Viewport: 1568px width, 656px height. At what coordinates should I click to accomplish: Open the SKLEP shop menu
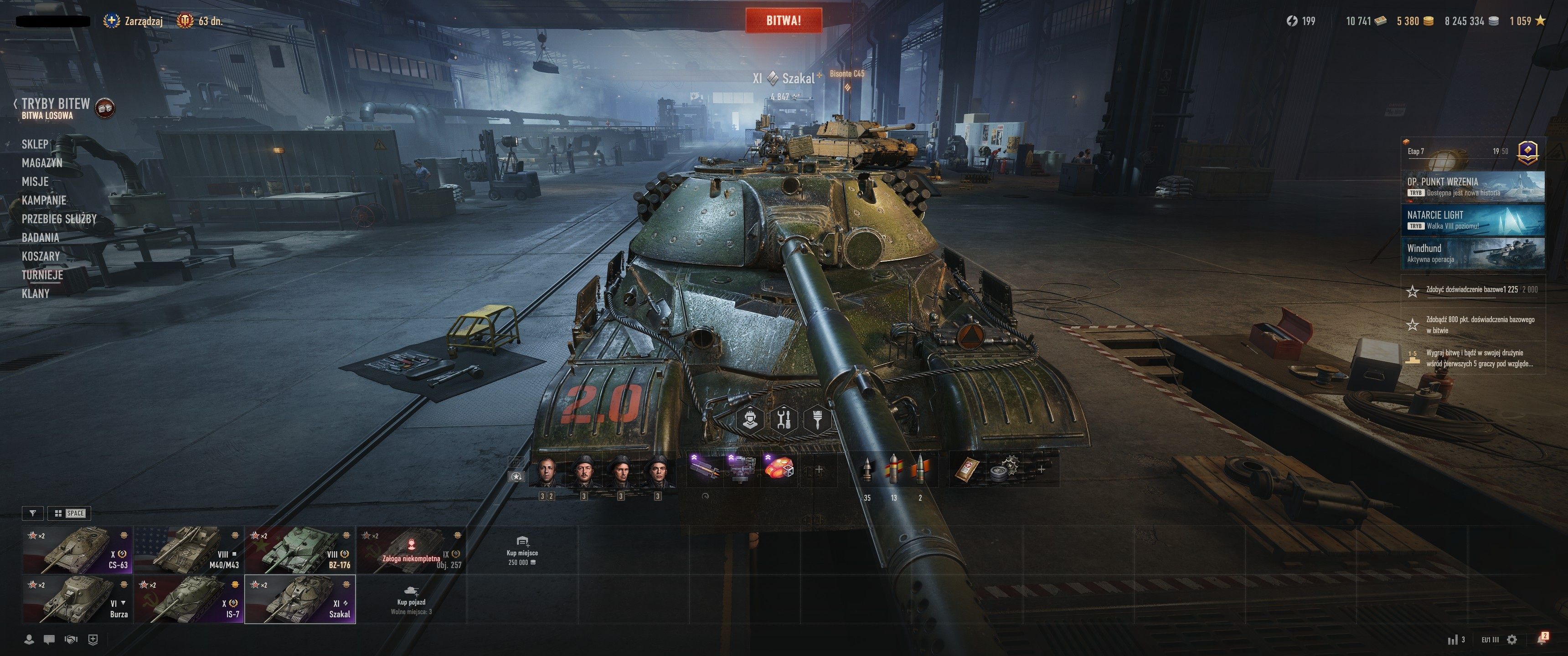pyautogui.click(x=35, y=144)
